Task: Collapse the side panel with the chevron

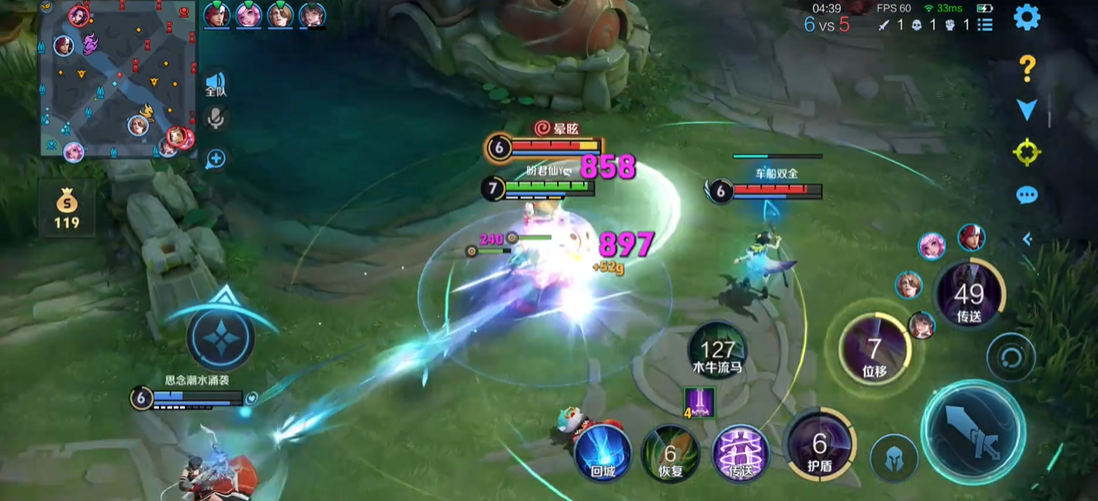Action: (x=1027, y=239)
